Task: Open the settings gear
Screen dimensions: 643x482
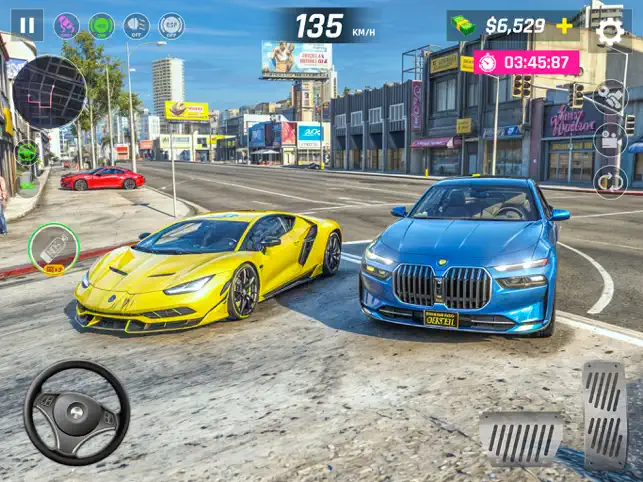Action: pyautogui.click(x=609, y=31)
